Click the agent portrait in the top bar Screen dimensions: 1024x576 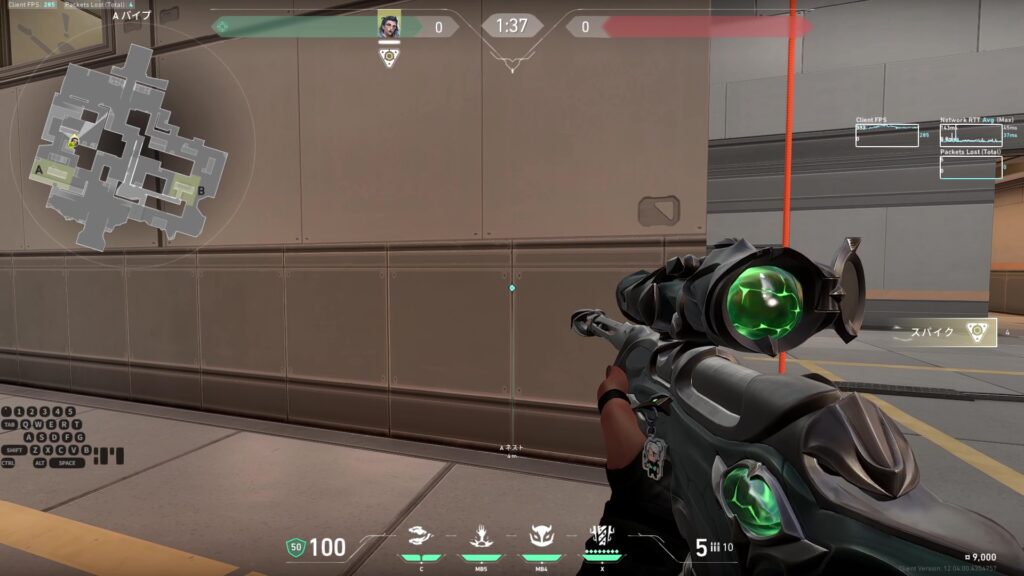pos(389,25)
